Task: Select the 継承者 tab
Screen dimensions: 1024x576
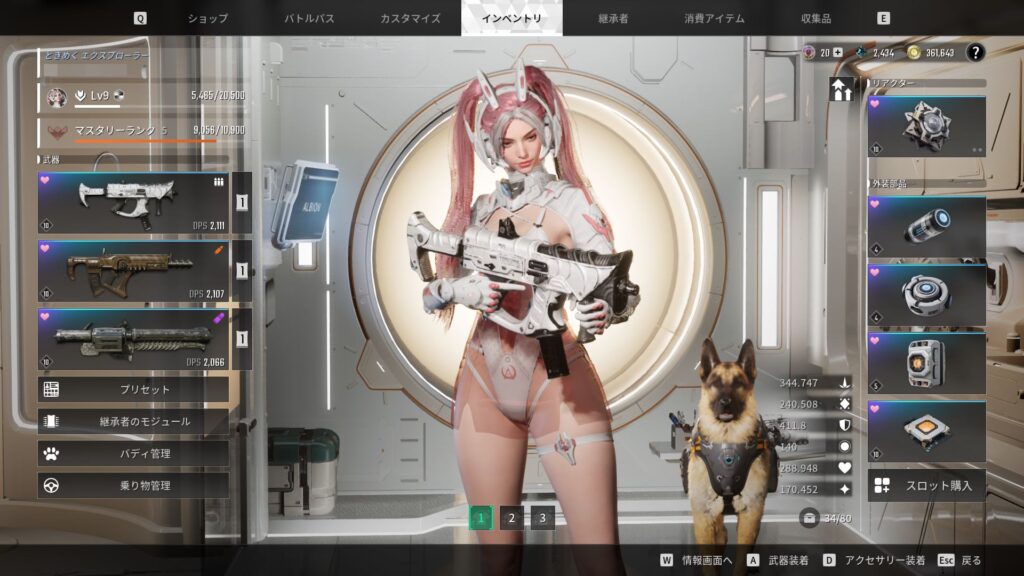Action: [612, 18]
